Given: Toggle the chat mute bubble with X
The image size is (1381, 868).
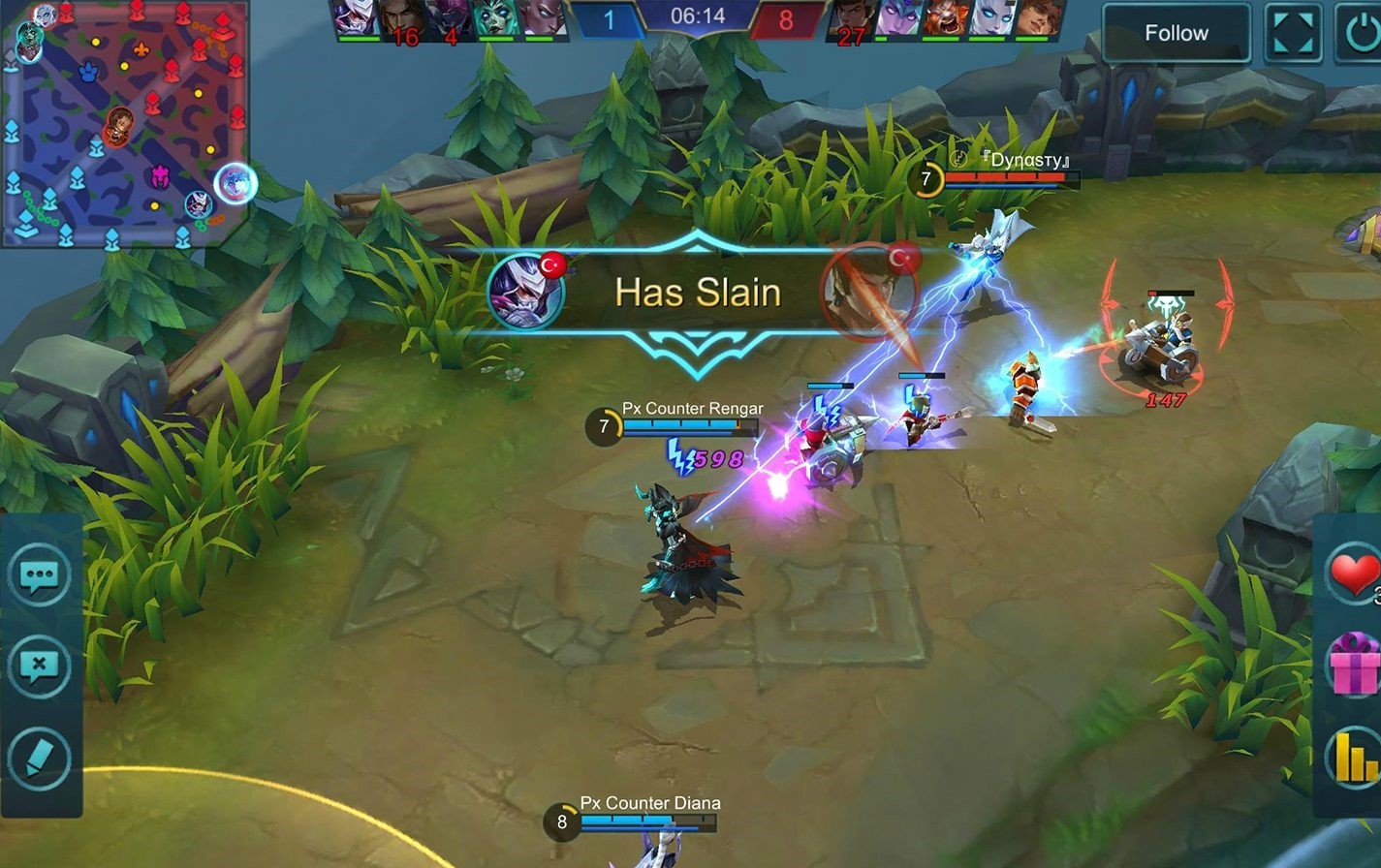Looking at the screenshot, I should click(40, 666).
